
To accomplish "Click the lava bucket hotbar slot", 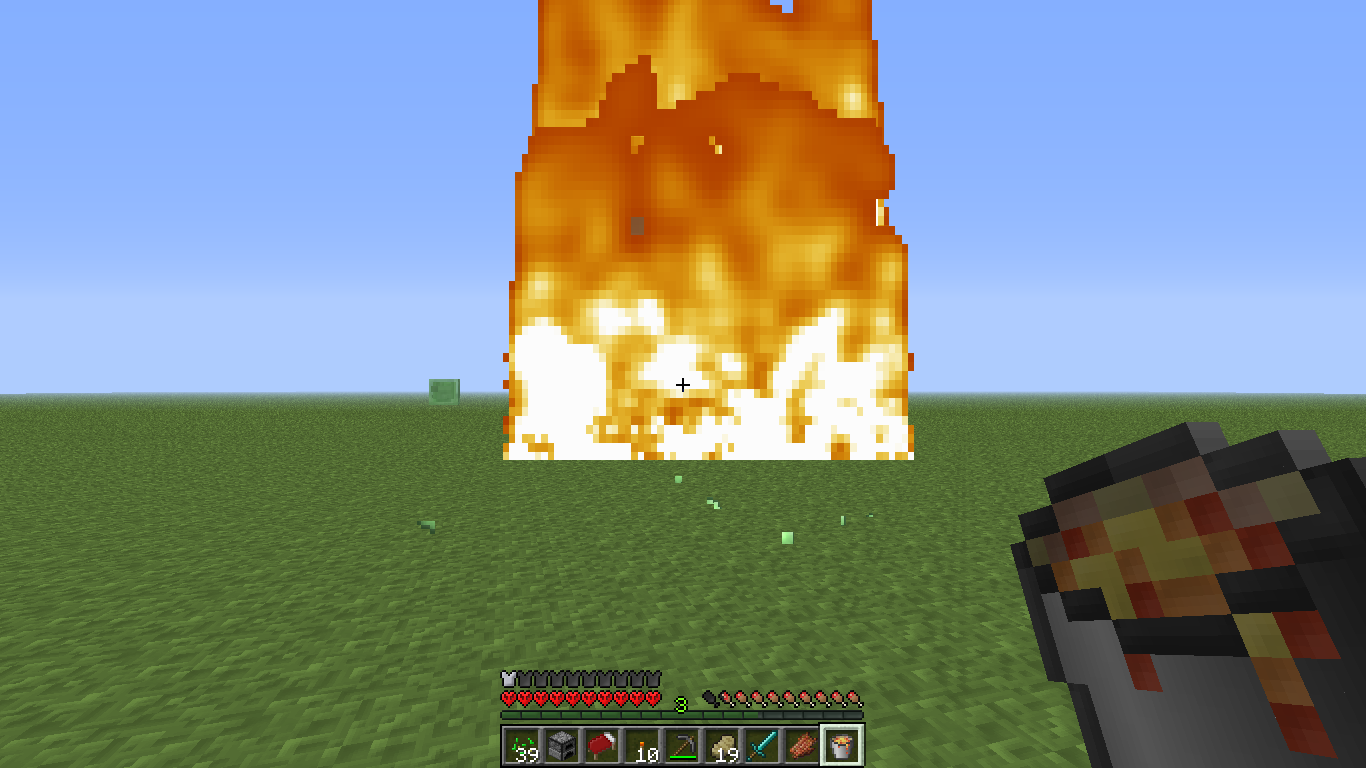I will [x=842, y=745].
